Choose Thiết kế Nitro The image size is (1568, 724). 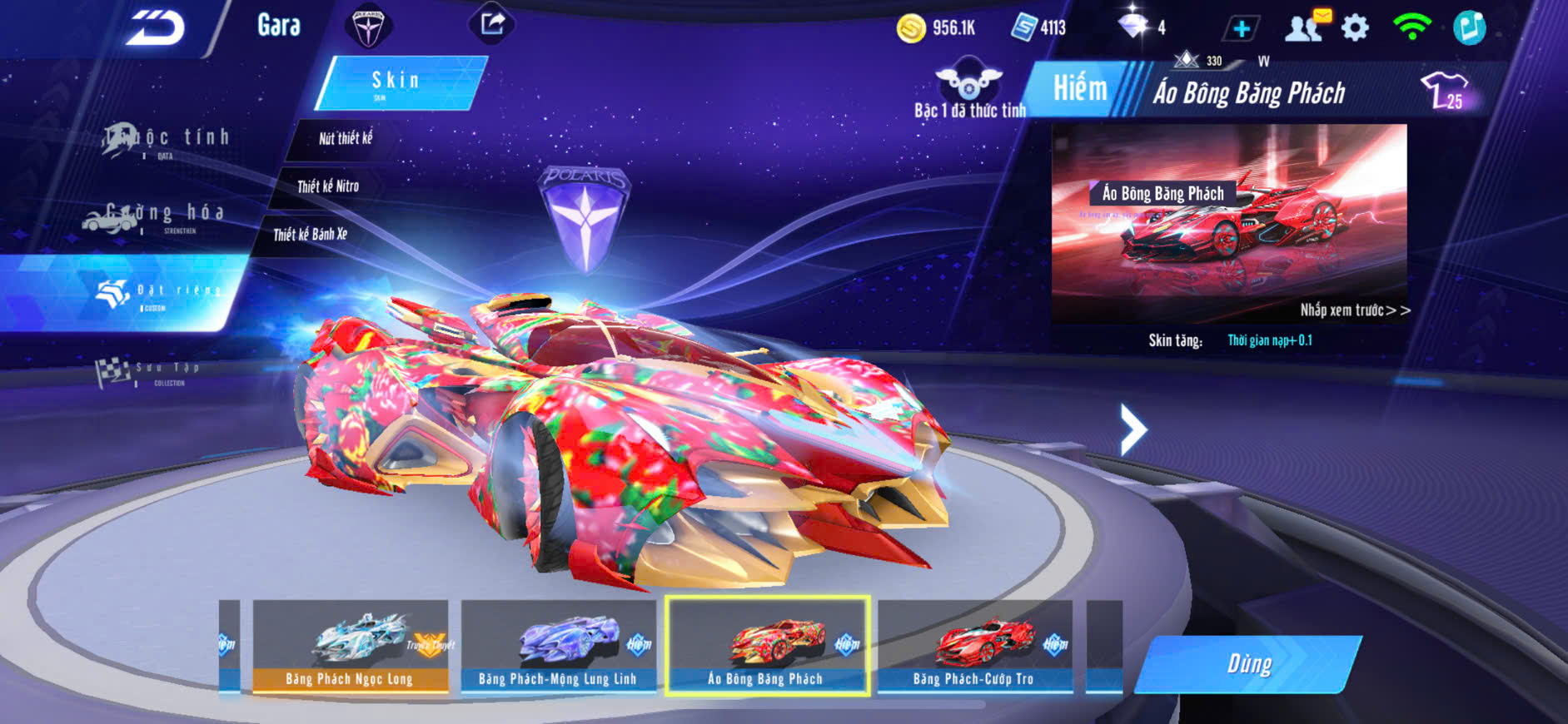(327, 186)
